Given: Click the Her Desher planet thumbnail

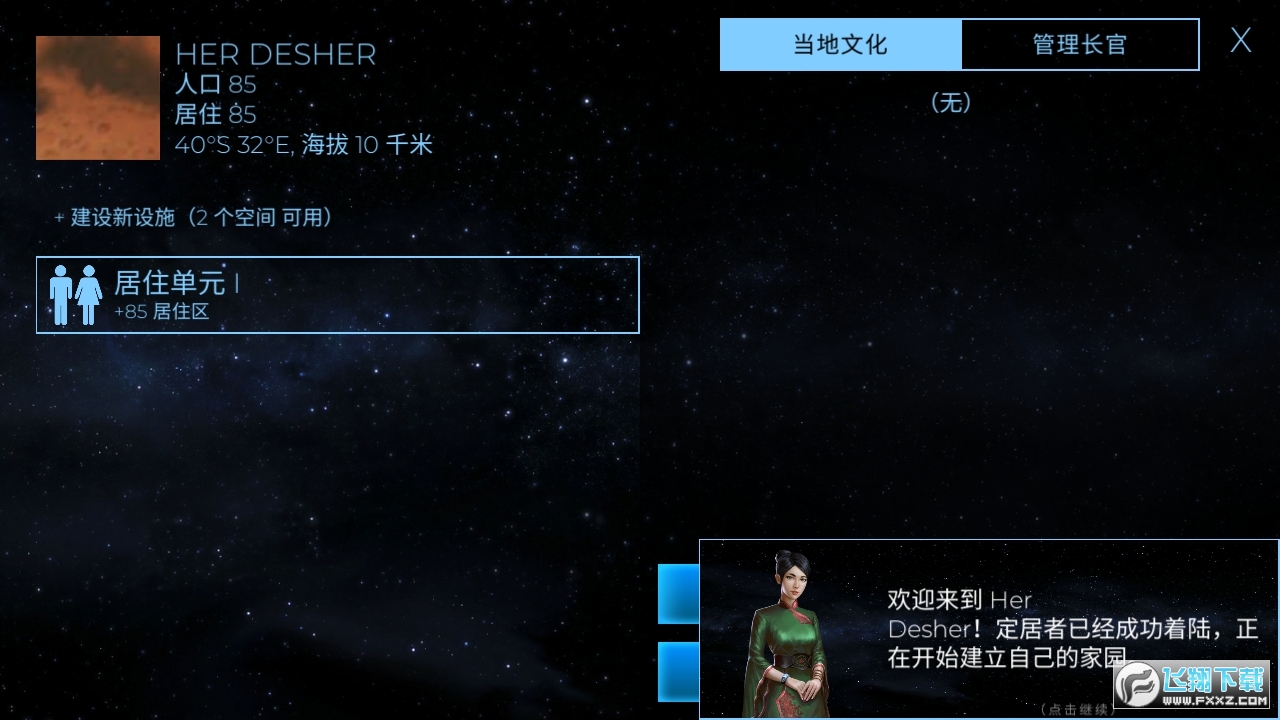Looking at the screenshot, I should tap(97, 97).
